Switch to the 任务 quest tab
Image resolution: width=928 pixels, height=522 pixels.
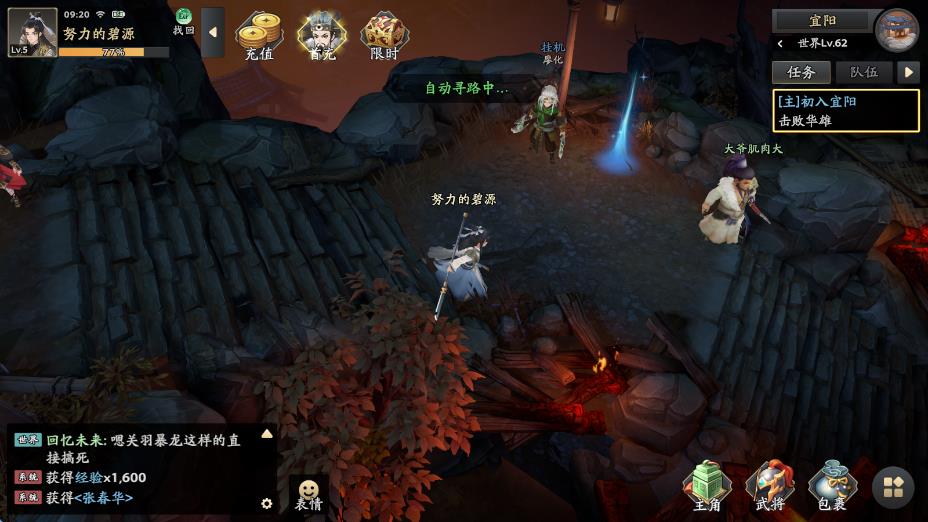[801, 72]
